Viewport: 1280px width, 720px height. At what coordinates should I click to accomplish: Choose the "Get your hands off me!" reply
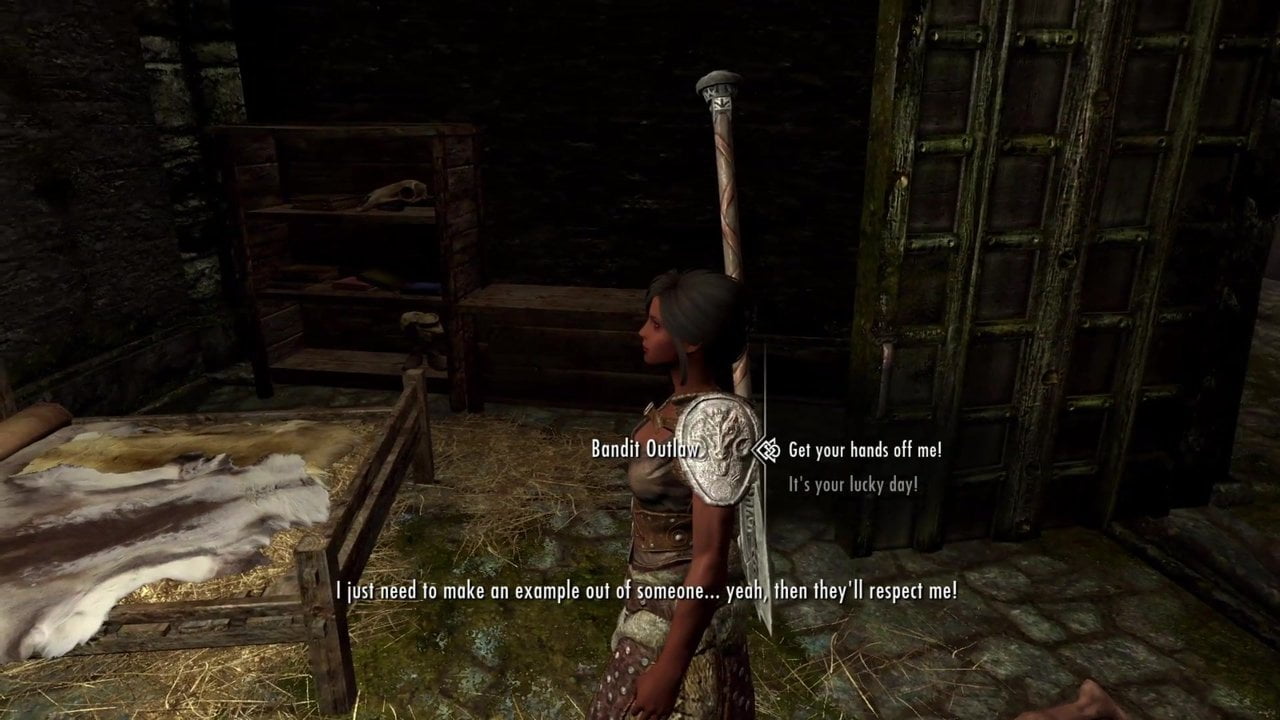pos(864,450)
